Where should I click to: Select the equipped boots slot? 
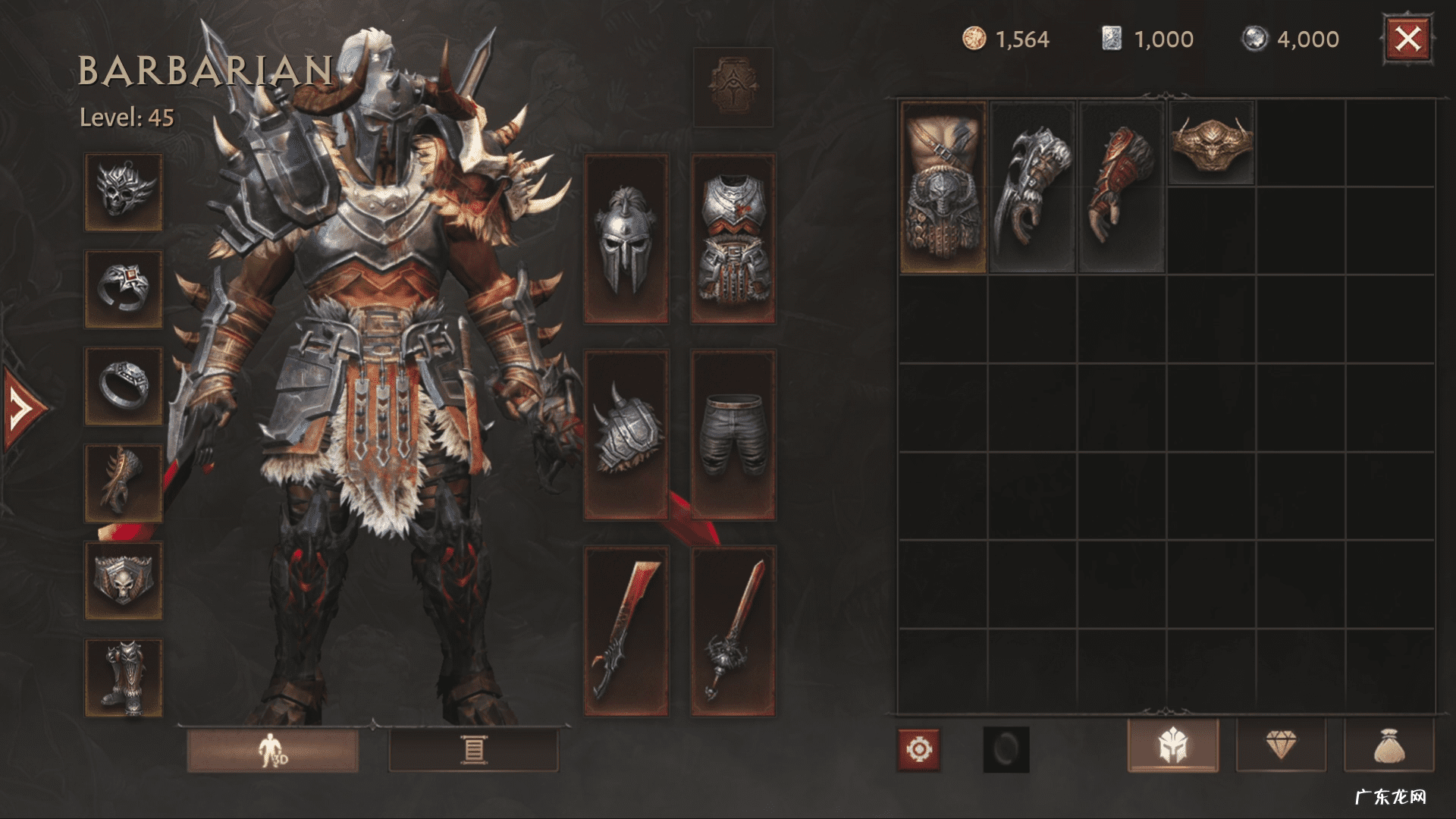tap(124, 677)
